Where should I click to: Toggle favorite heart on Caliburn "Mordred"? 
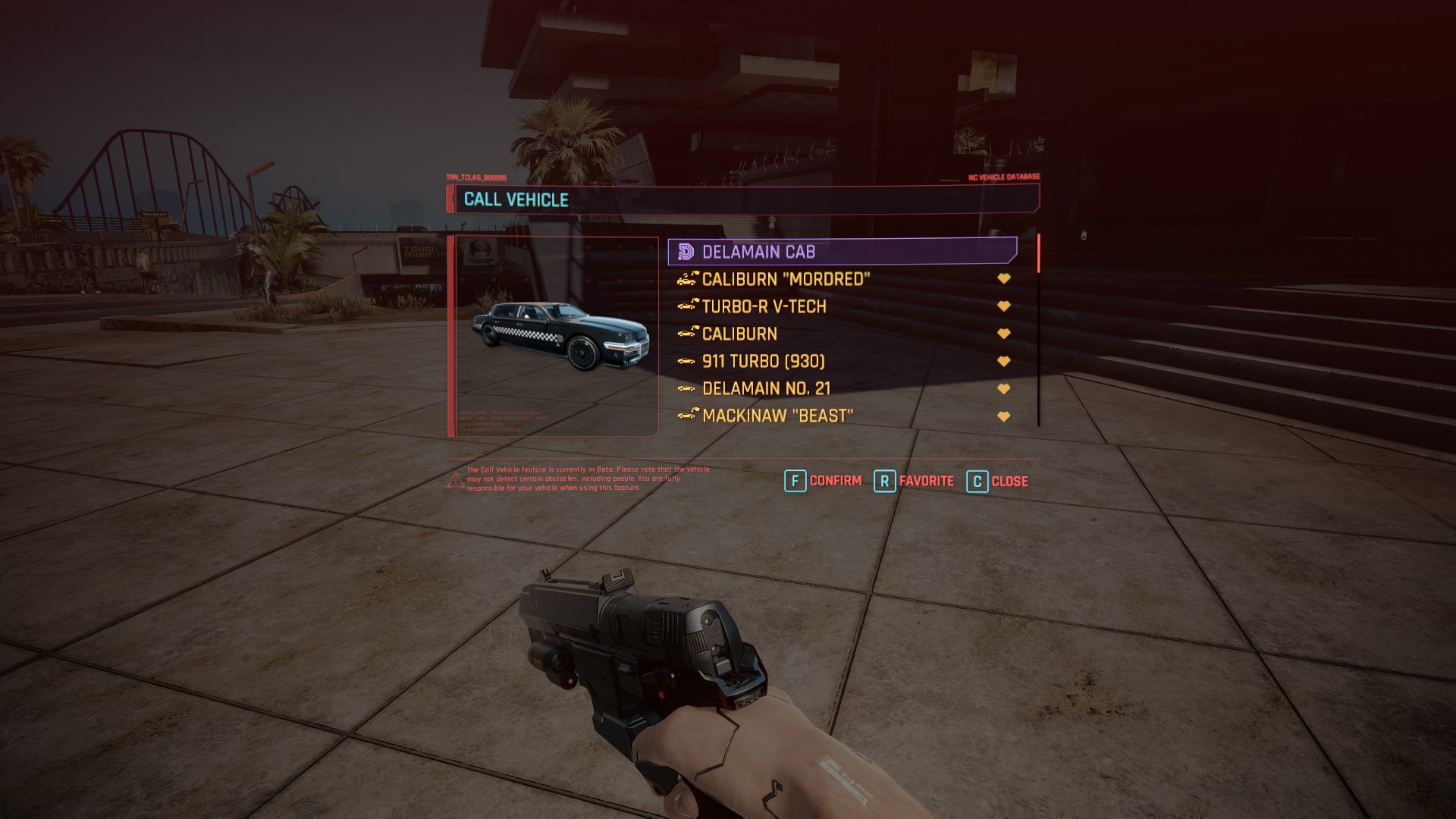pyautogui.click(x=1003, y=279)
